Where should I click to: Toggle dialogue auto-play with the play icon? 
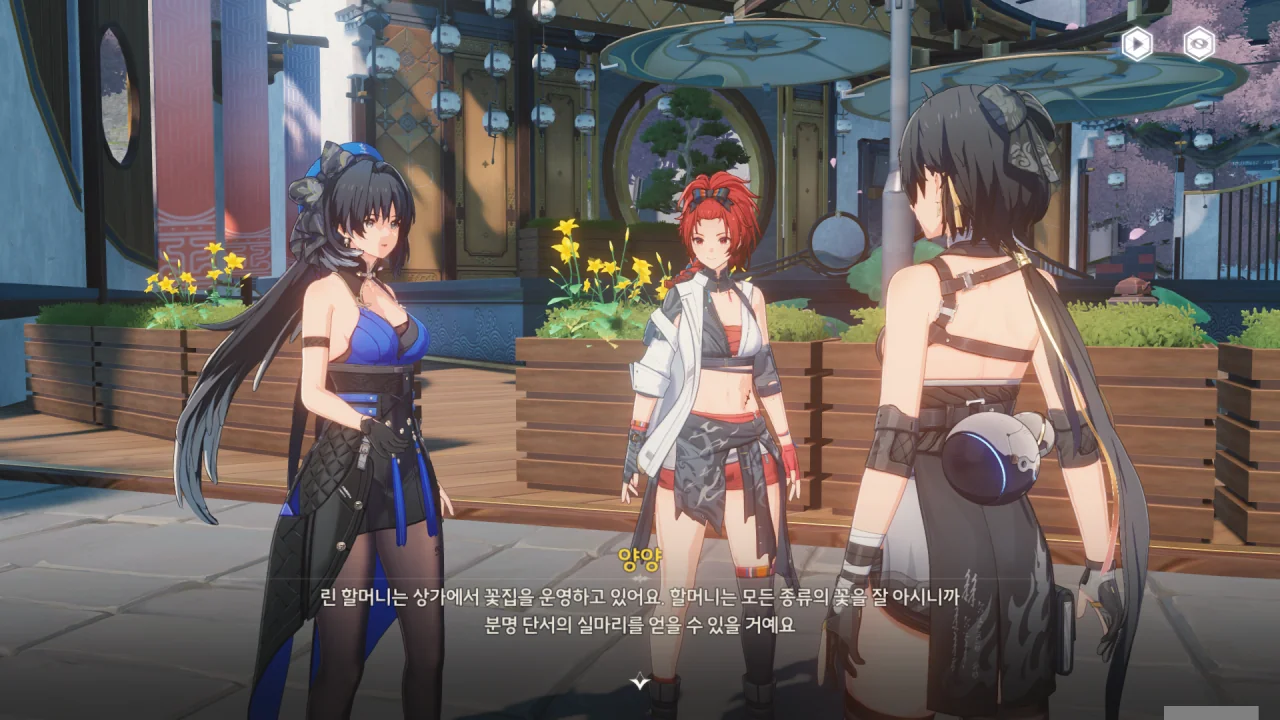click(1137, 44)
